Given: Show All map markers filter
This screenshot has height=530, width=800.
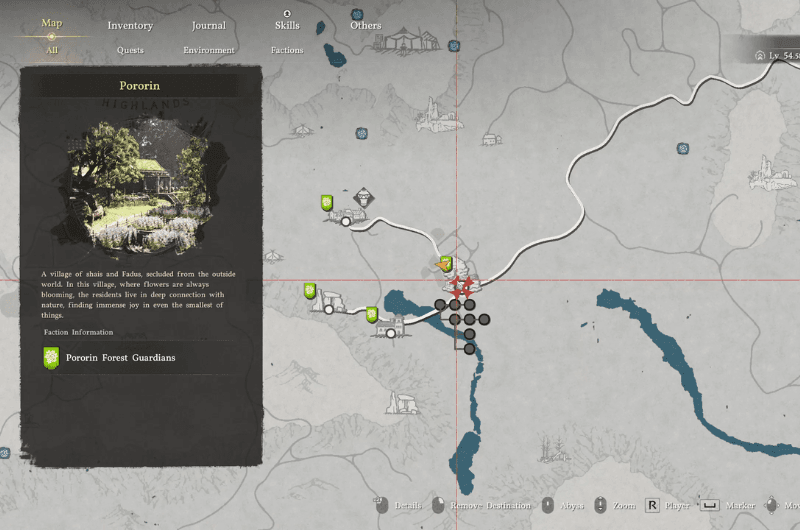Looking at the screenshot, I should point(52,49).
